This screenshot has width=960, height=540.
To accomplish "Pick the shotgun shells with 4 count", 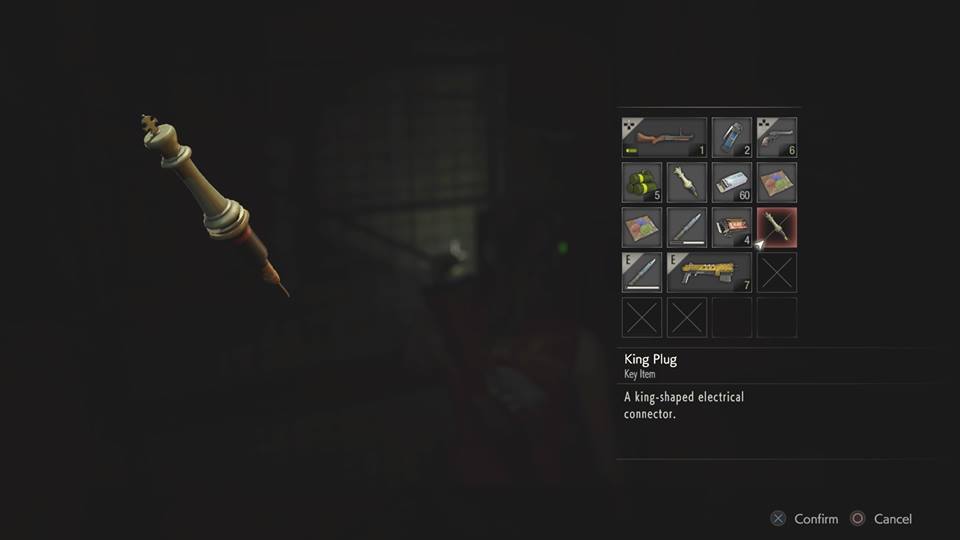I will pos(731,227).
